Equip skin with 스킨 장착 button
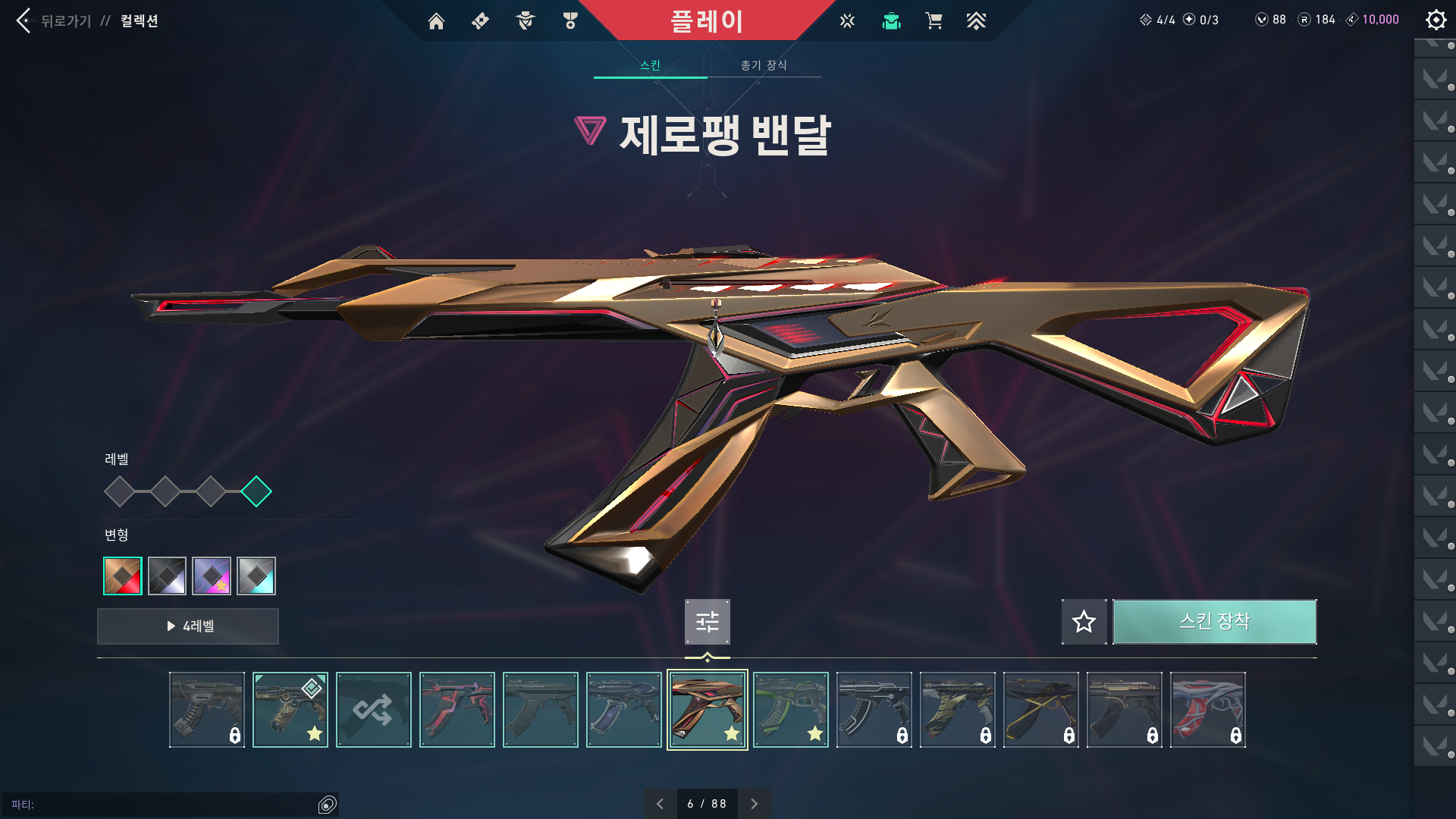1456x819 pixels. pos(1214,622)
